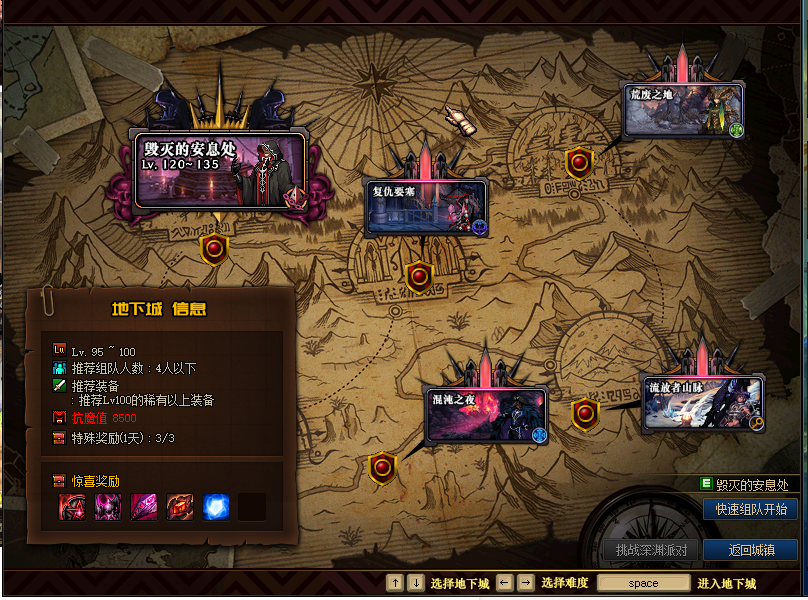Inspect the red star emblem reward
808x600 pixels.
point(72,507)
